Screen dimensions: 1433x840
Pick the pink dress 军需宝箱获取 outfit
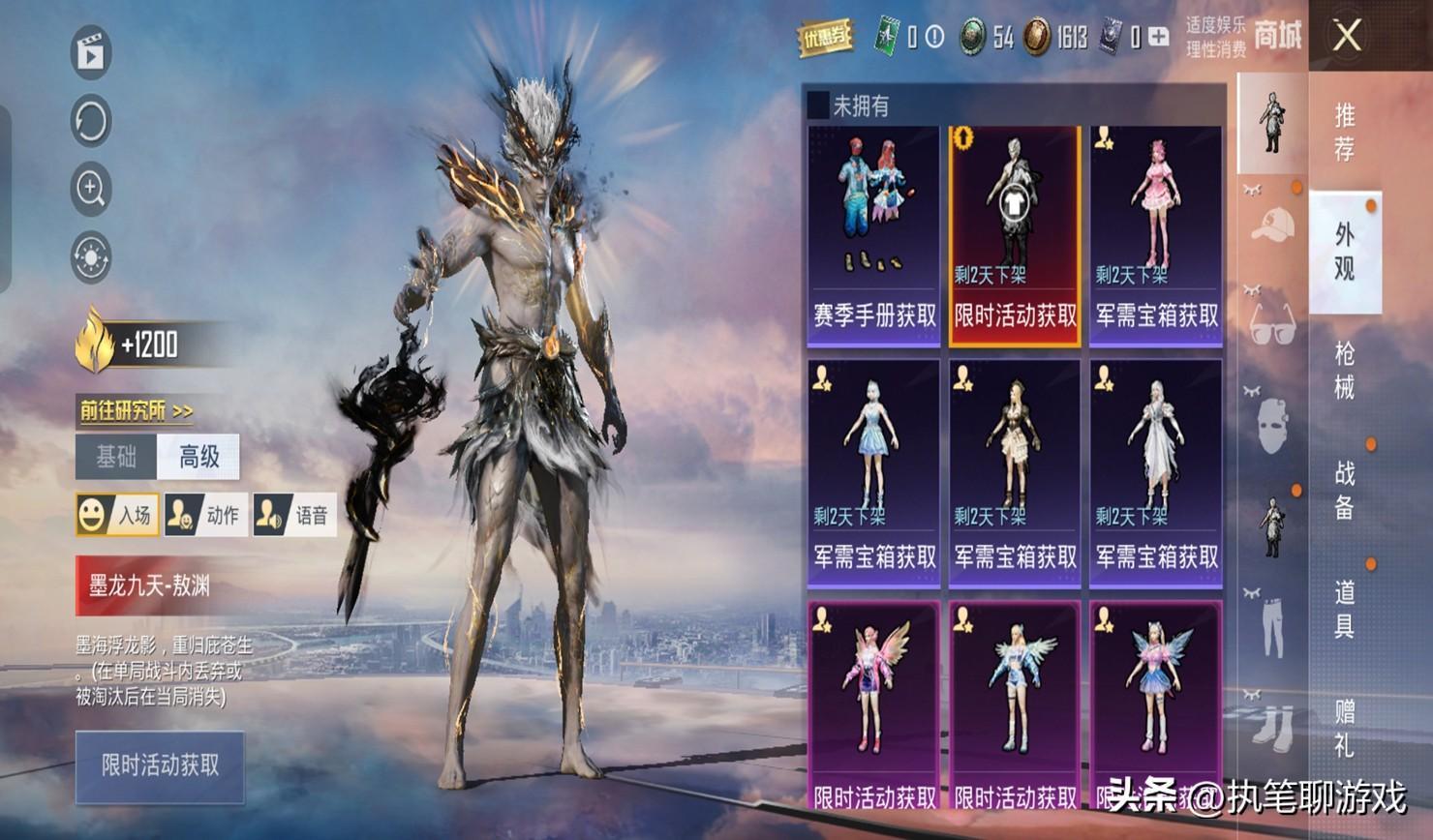[x=1156, y=236]
